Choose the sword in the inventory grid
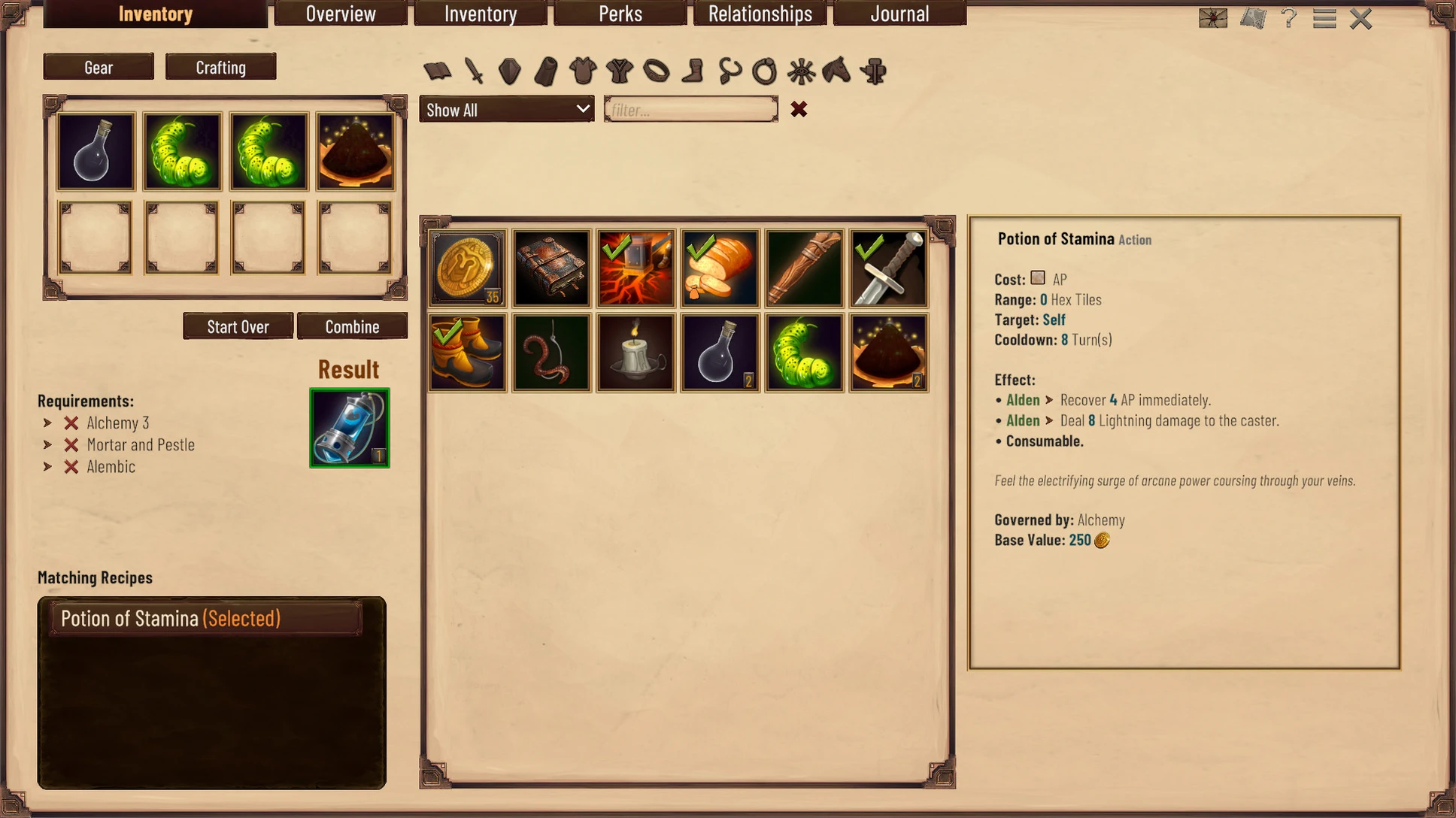 888,268
